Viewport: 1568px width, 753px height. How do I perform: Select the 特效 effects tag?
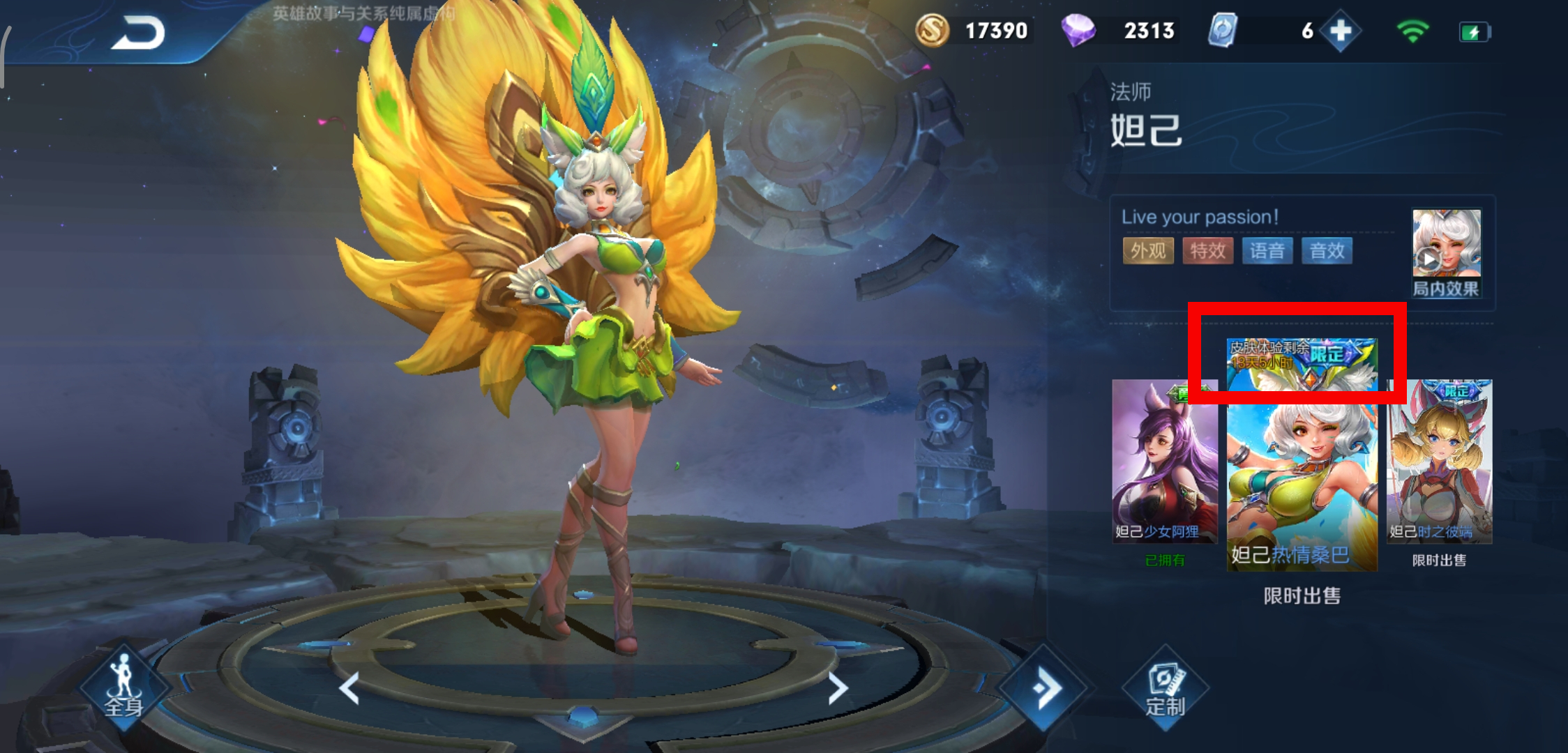click(1207, 251)
